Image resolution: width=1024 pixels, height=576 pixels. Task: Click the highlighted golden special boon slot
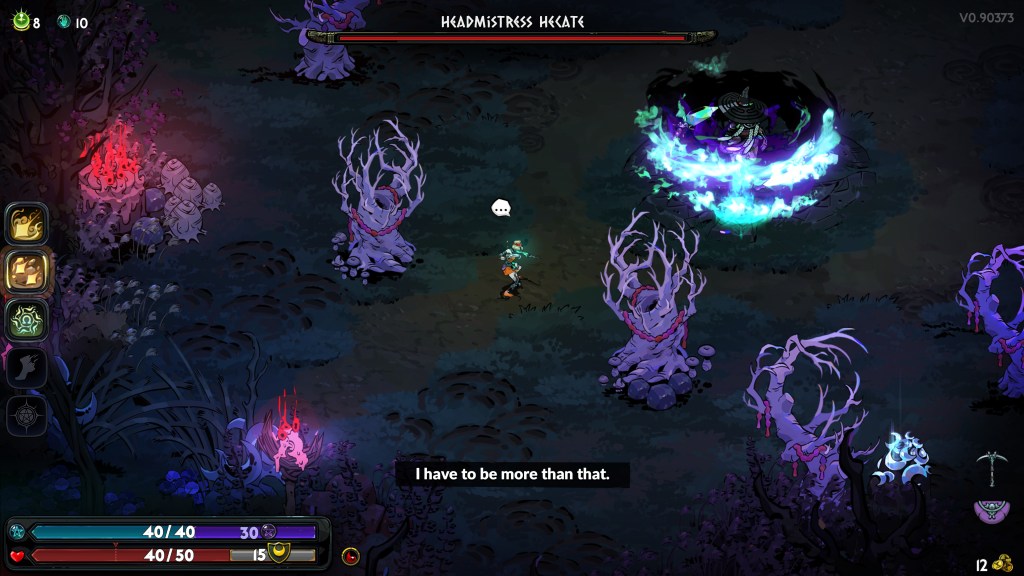[x=27, y=271]
